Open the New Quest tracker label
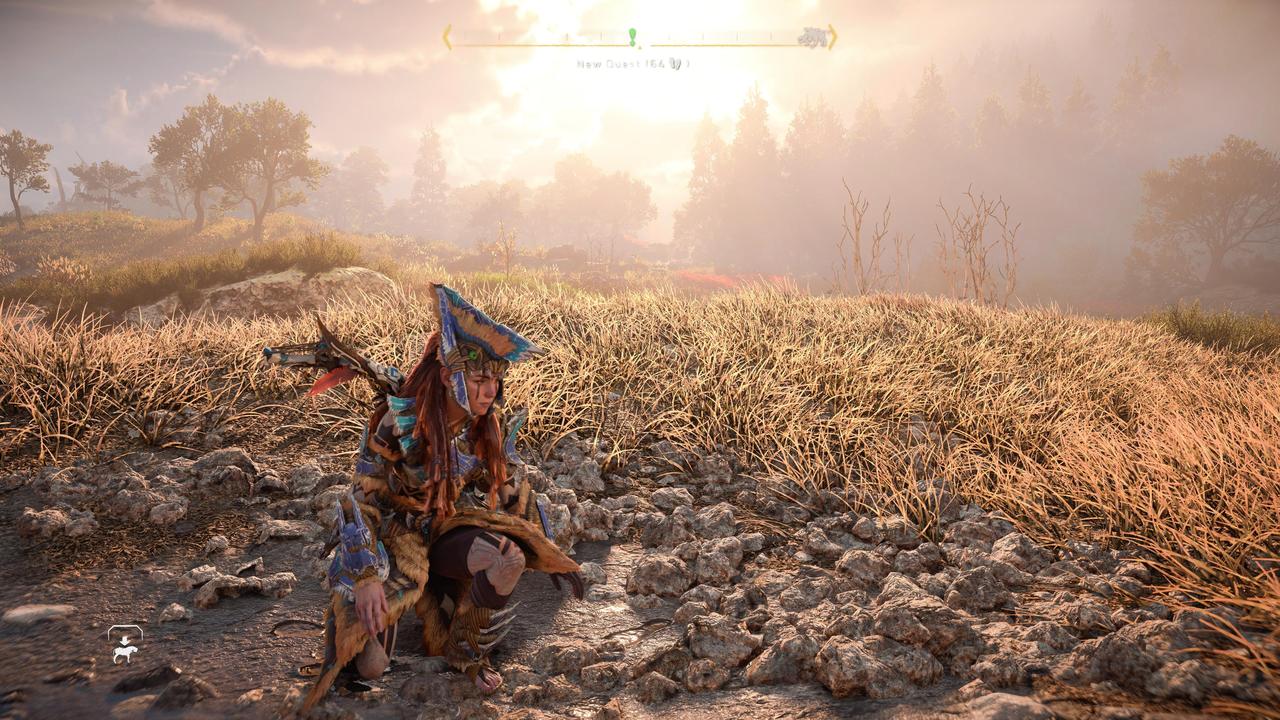The image size is (1280, 720). [632, 64]
